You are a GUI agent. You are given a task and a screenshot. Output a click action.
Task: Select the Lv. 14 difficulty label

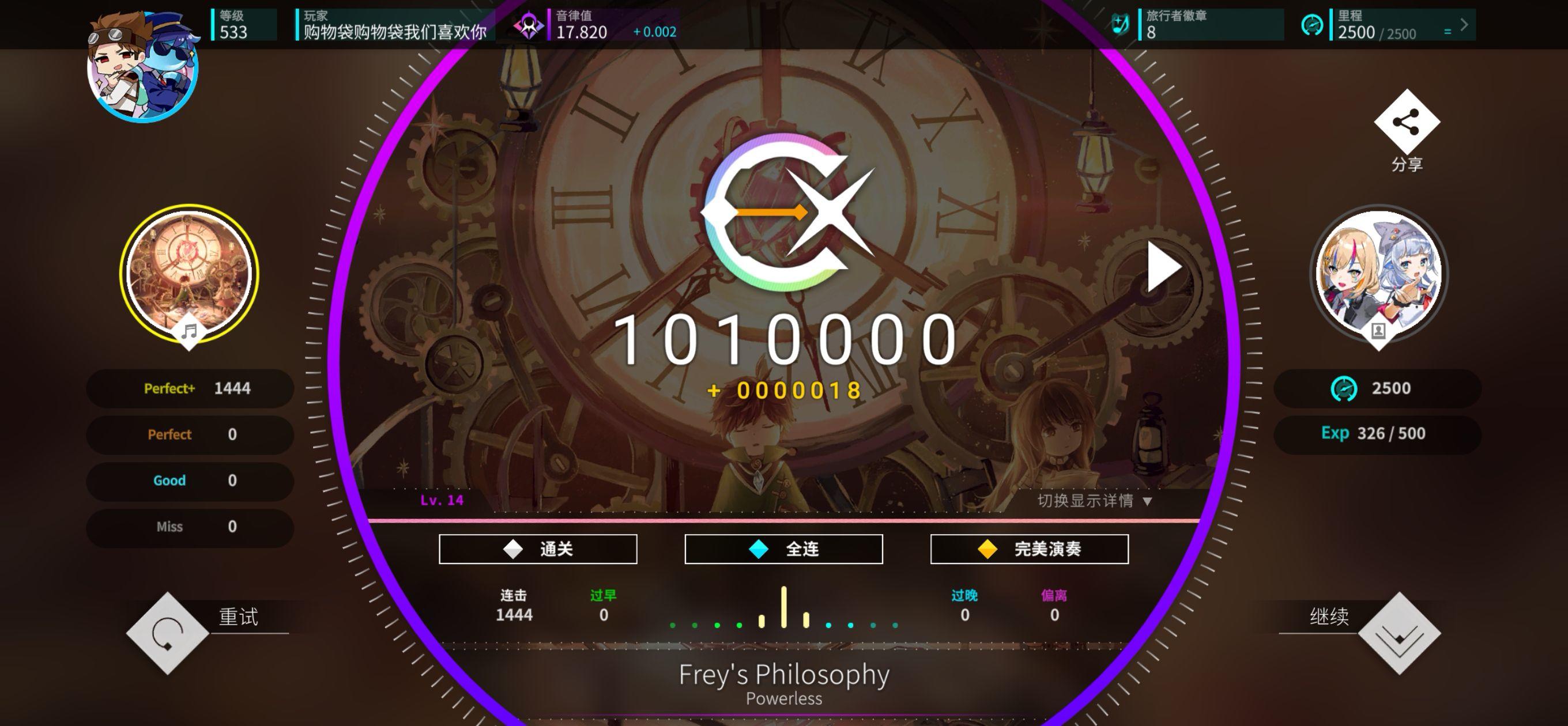click(x=443, y=501)
